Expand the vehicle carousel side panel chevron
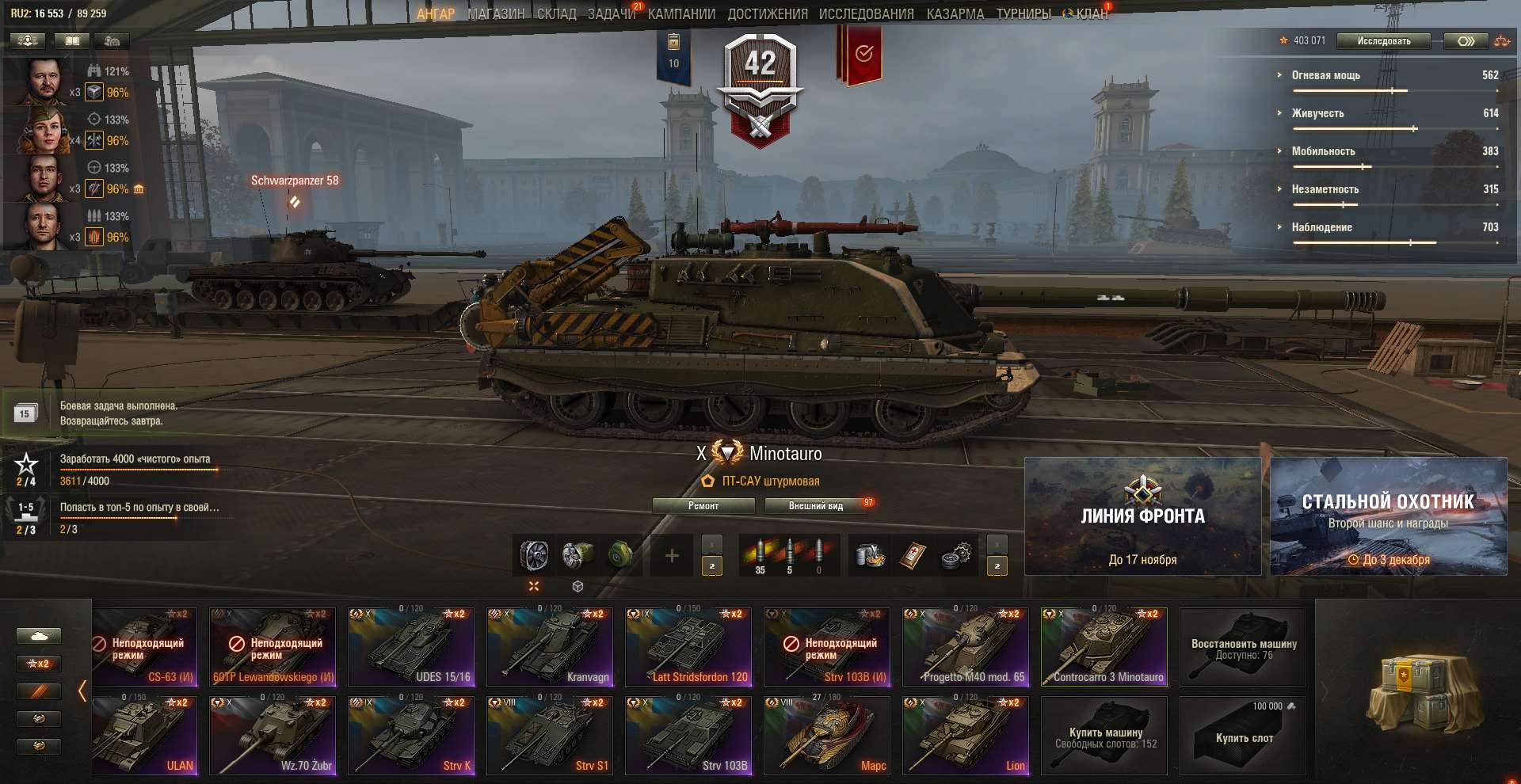This screenshot has width=1521, height=784. point(83,691)
